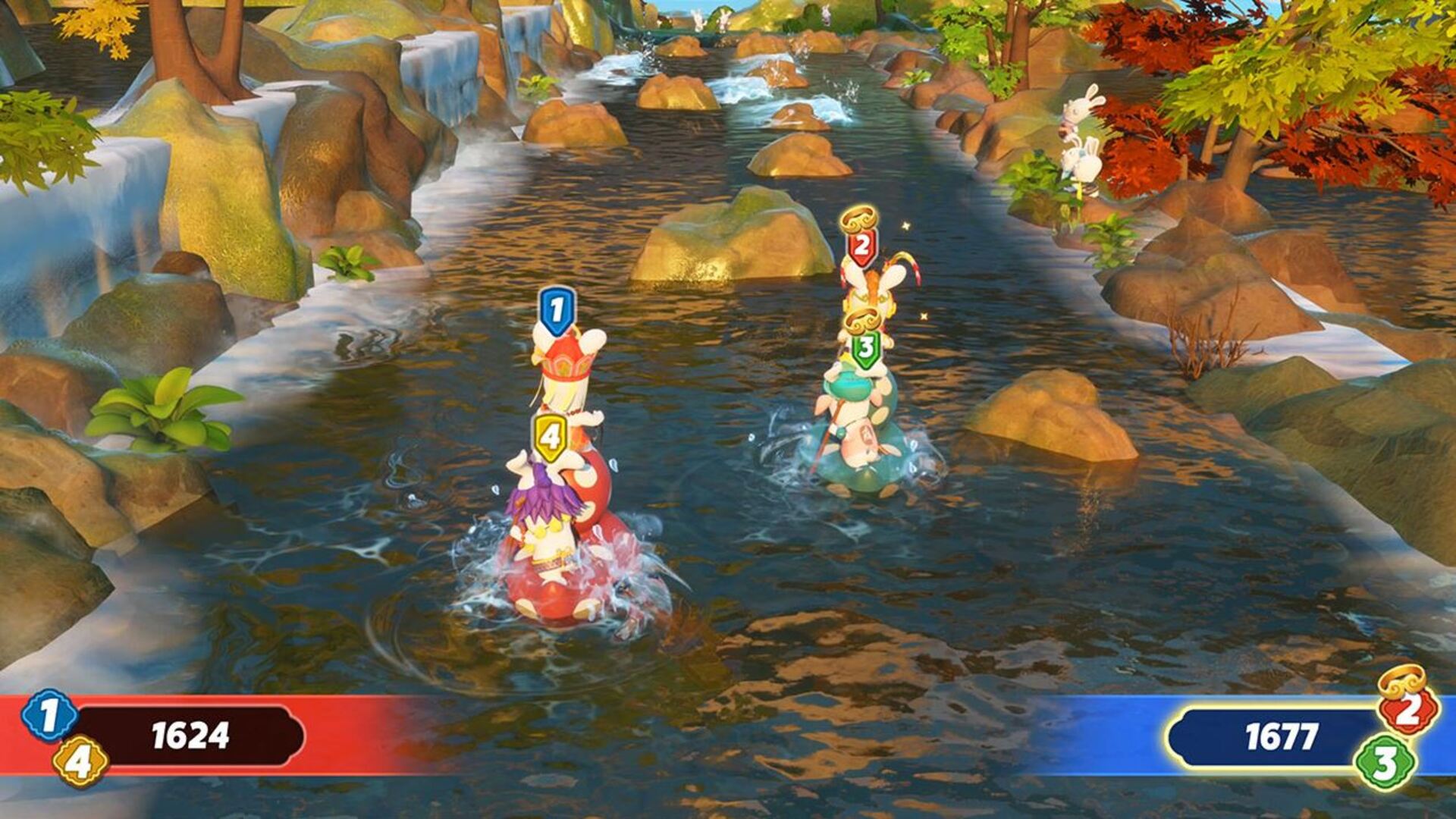Screen dimensions: 1456x819
Task: Select player 4 yellow badge on red score panel
Action: pos(80,761)
